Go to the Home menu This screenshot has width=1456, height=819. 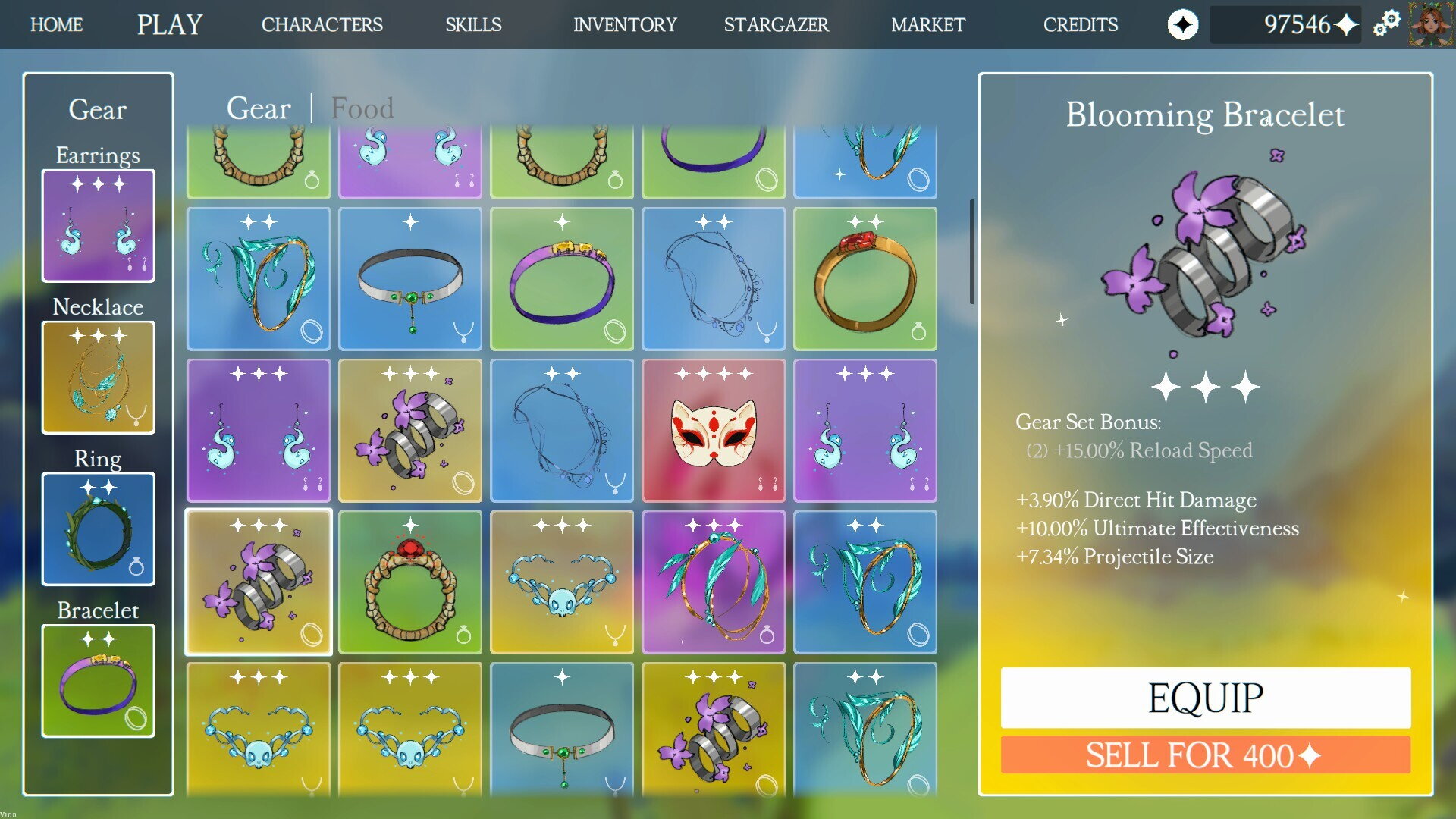point(56,25)
